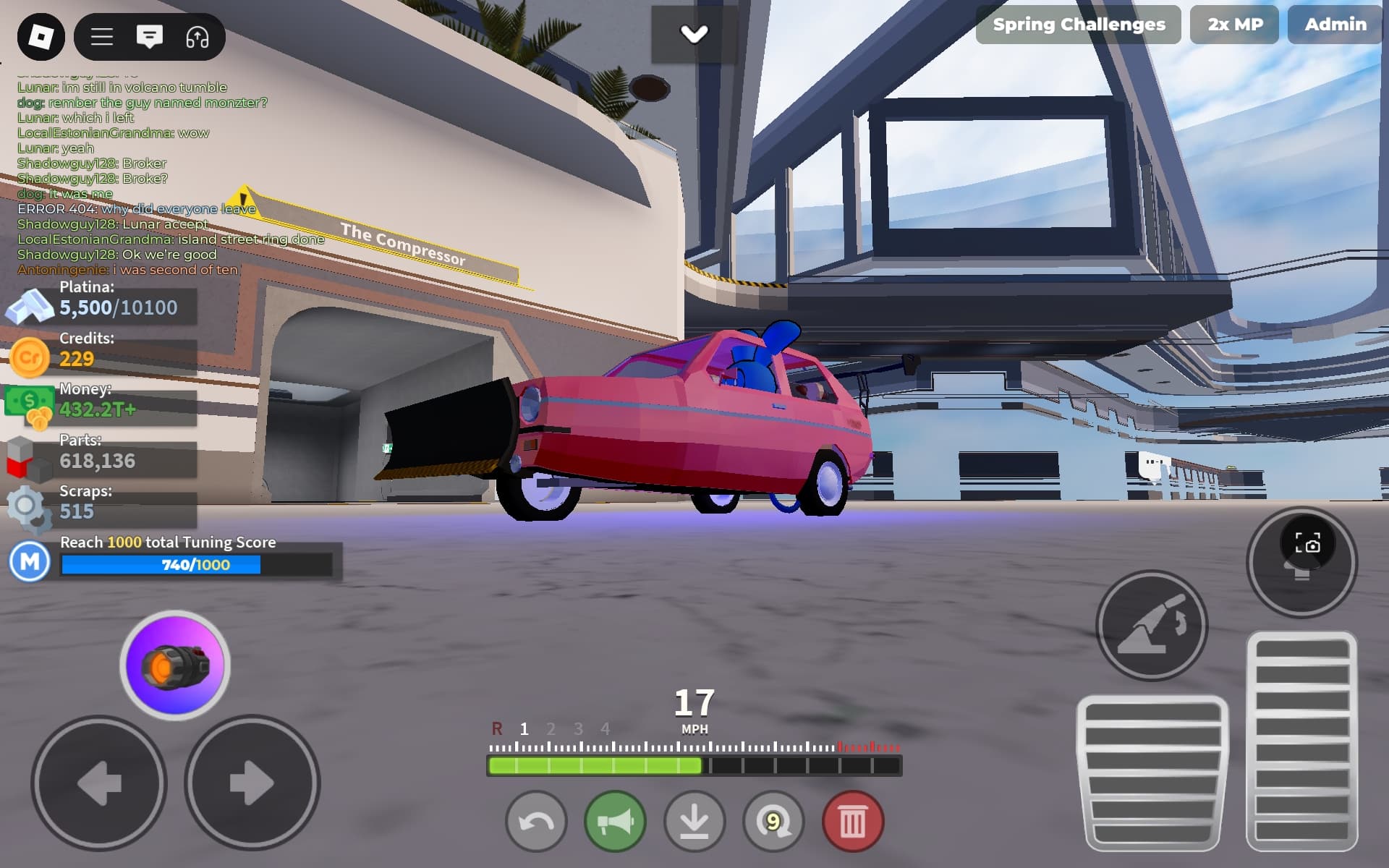Engage the handbrake button
Viewport: 1389px width, 868px height.
tap(1152, 626)
